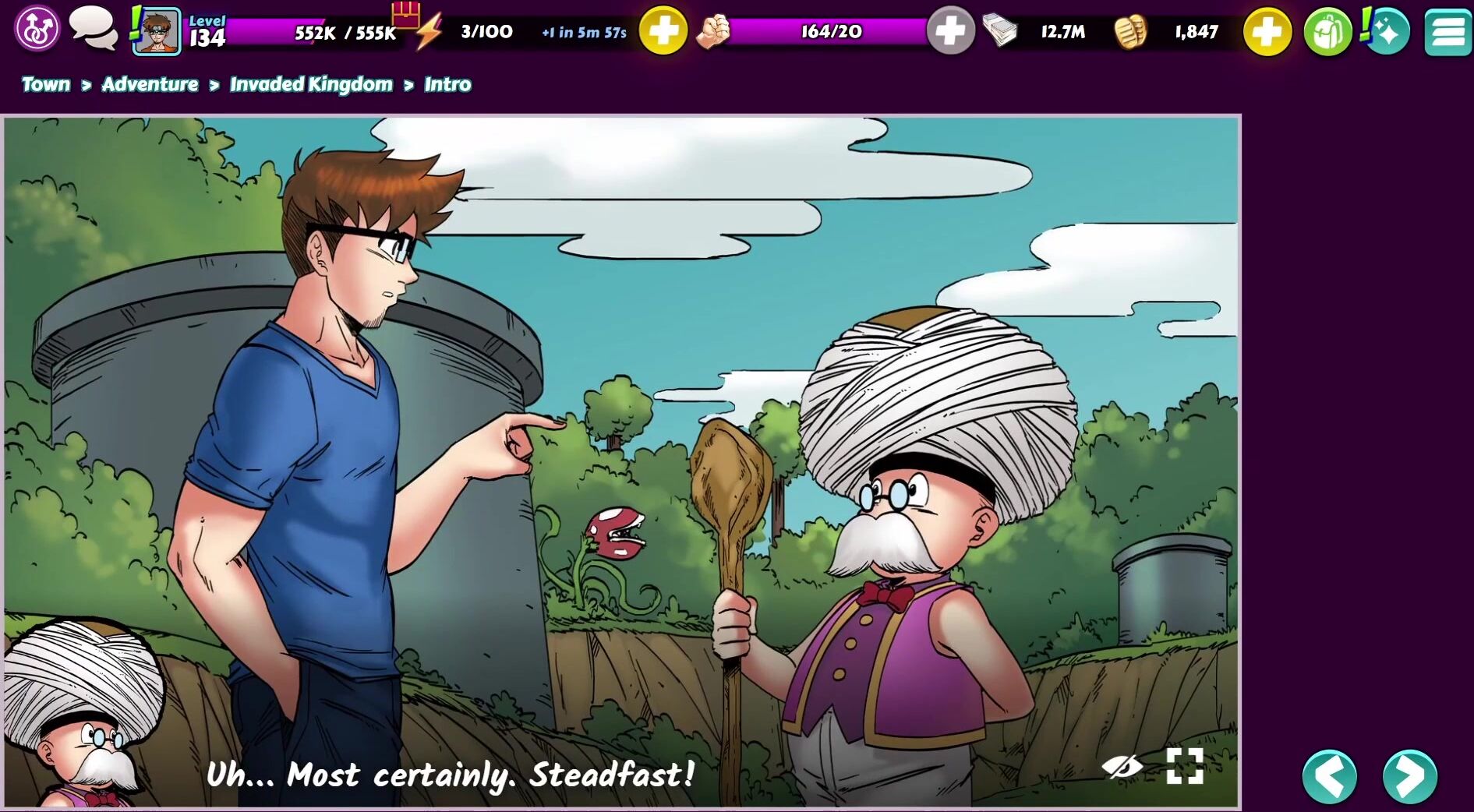
Task: Toggle fullscreen scene view
Action: pyautogui.click(x=1185, y=767)
